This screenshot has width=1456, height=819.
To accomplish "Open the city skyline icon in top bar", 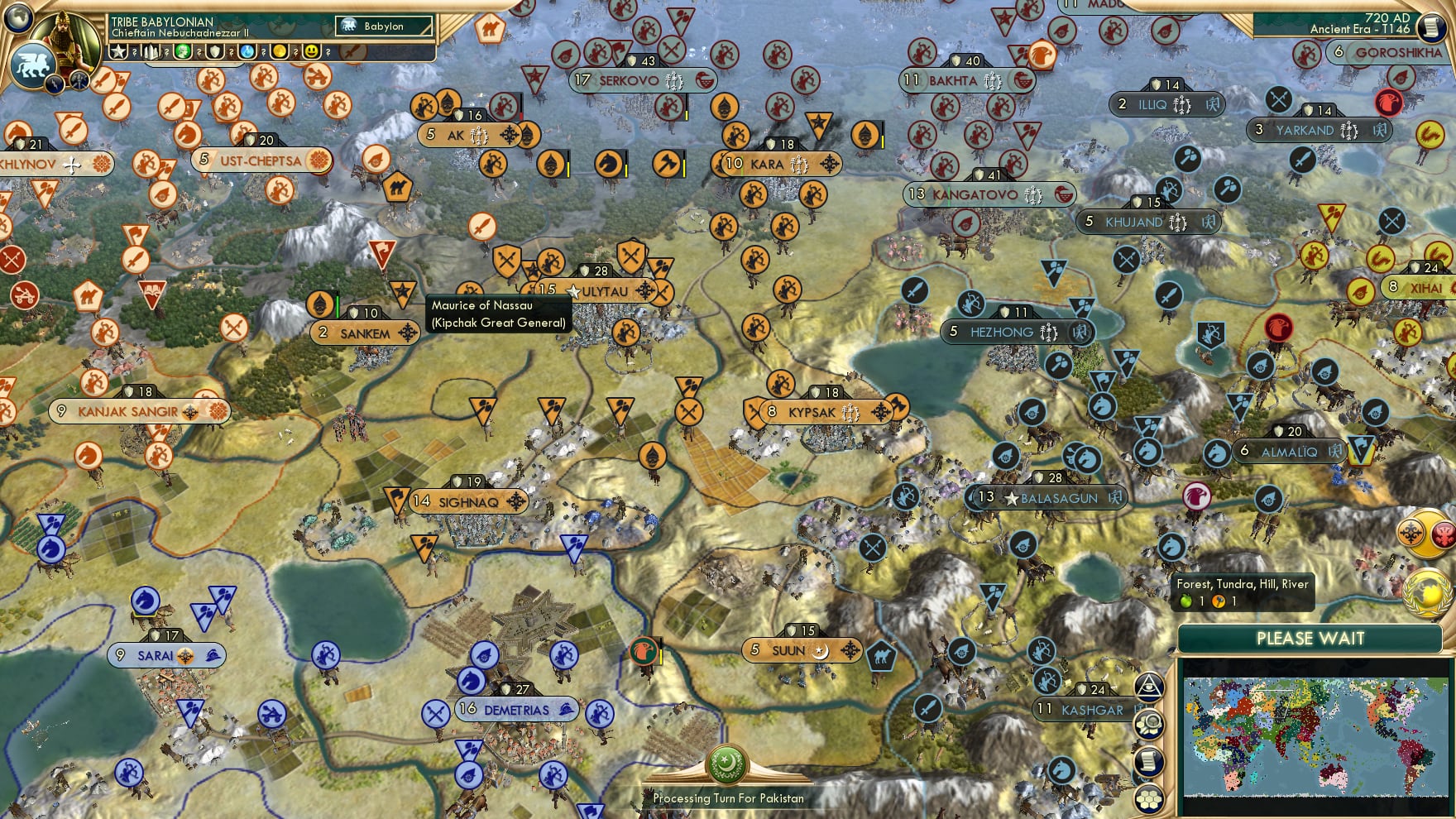I will pyautogui.click(x=151, y=52).
